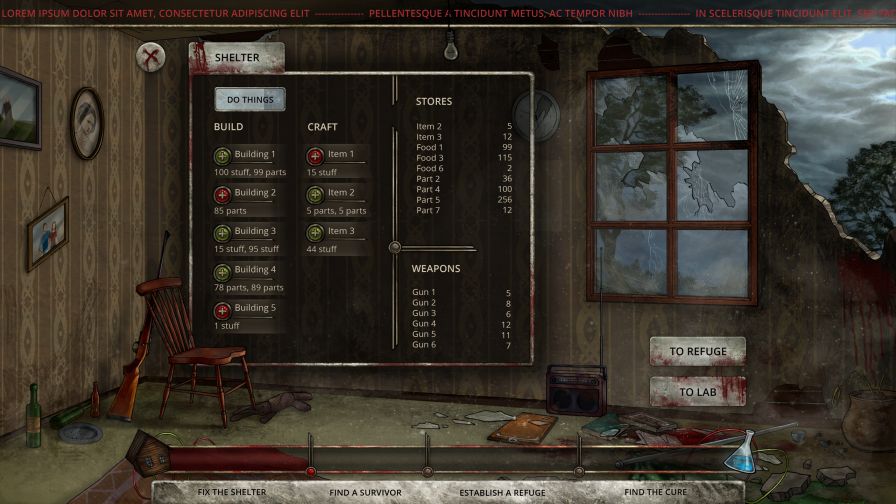Go to the Refuge
This screenshot has width=896, height=504.
coord(697,352)
